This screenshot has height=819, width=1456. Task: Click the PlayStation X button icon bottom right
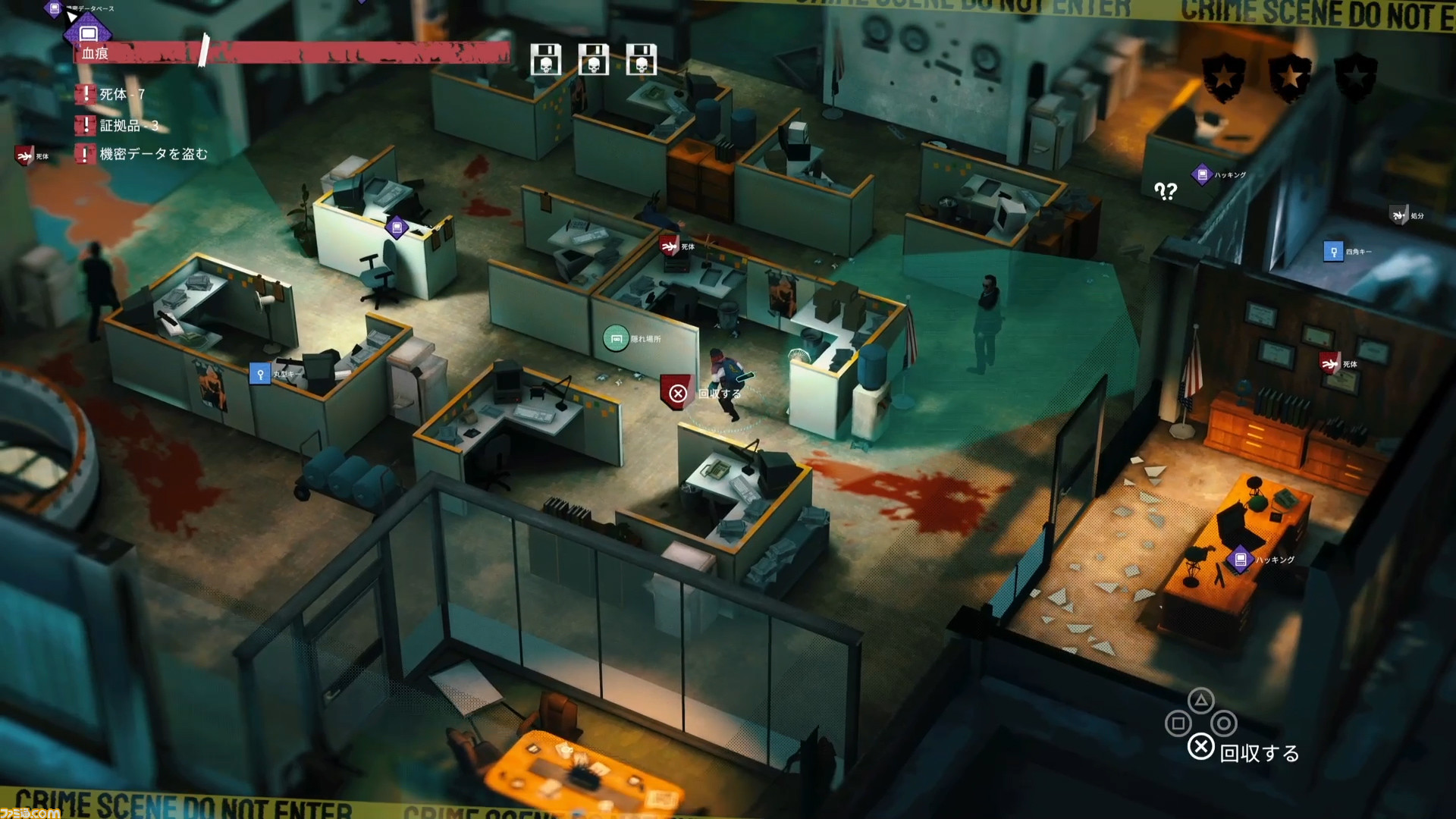point(1200,746)
